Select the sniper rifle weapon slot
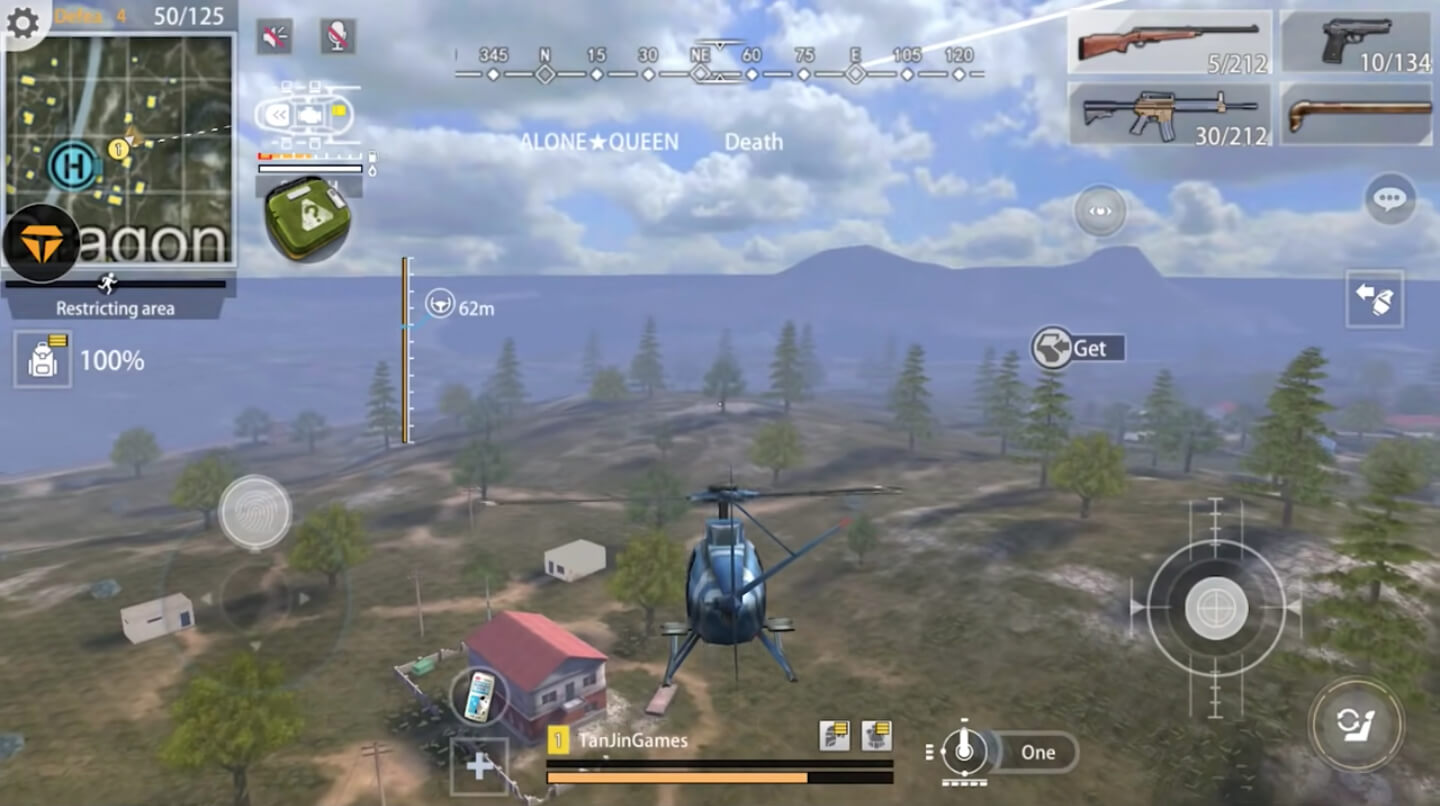 click(1168, 42)
